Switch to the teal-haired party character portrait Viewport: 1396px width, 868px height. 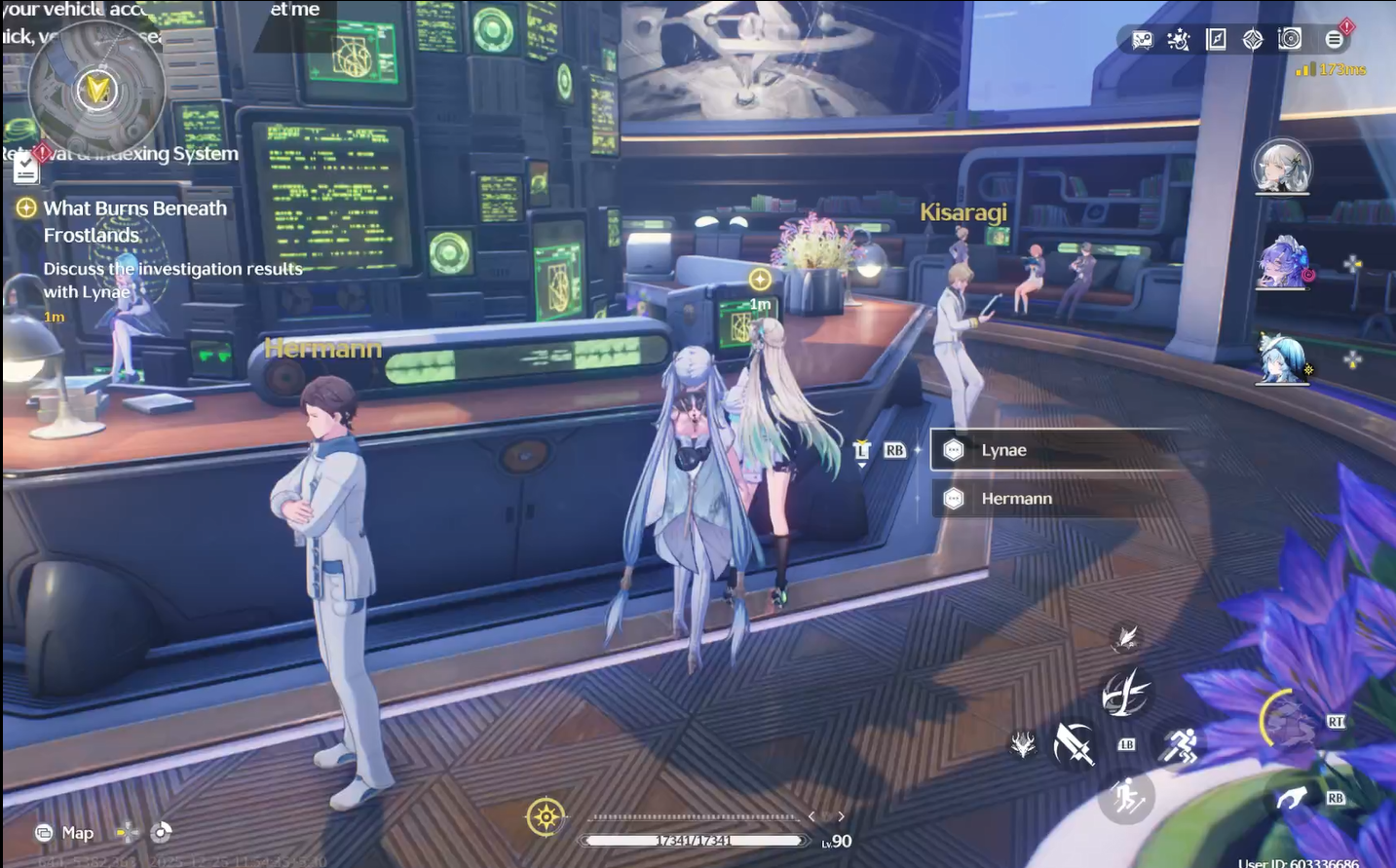pos(1283,359)
